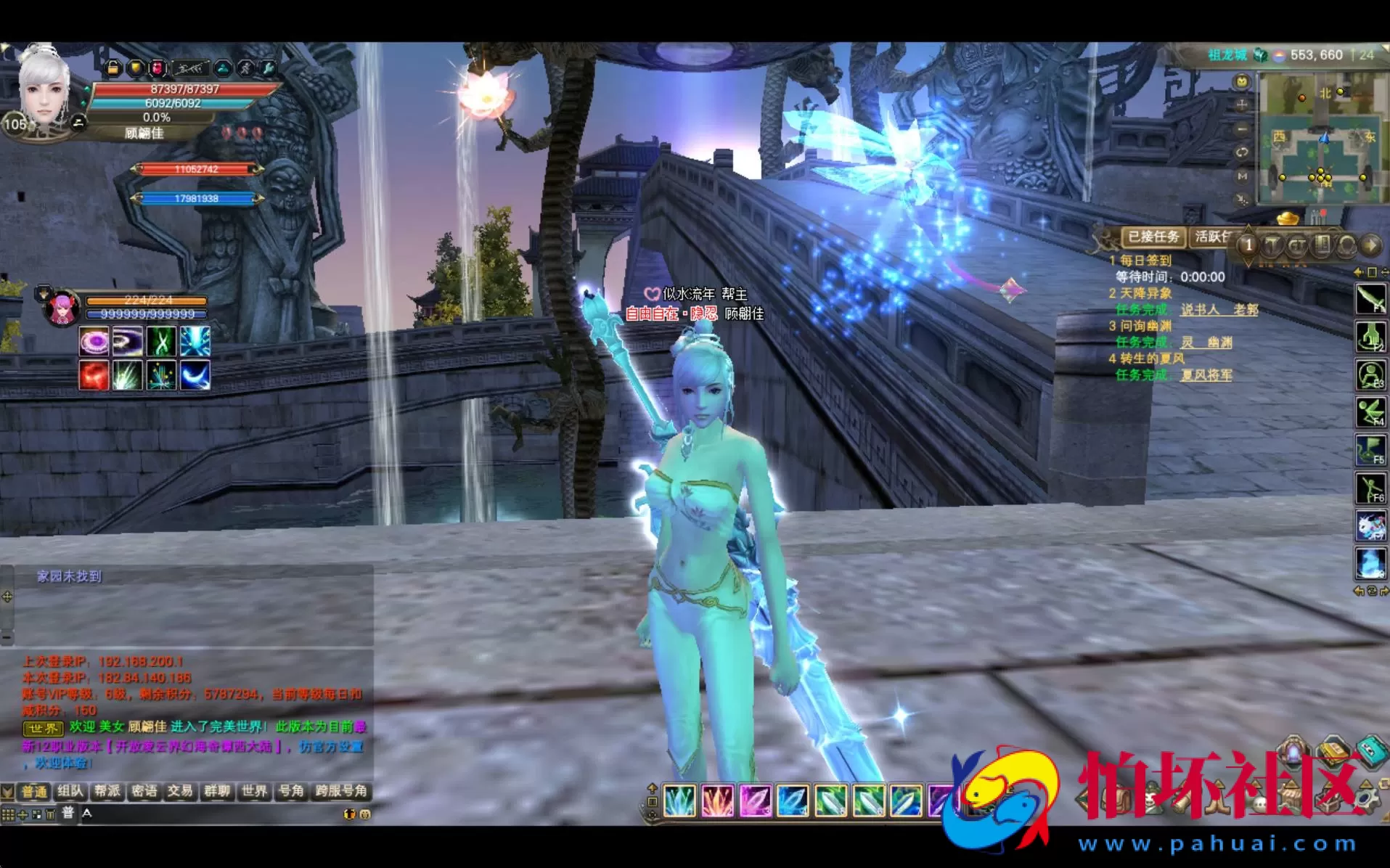The width and height of the screenshot is (1390, 868).
Task: Open the world map with the M button
Action: click(x=1242, y=176)
